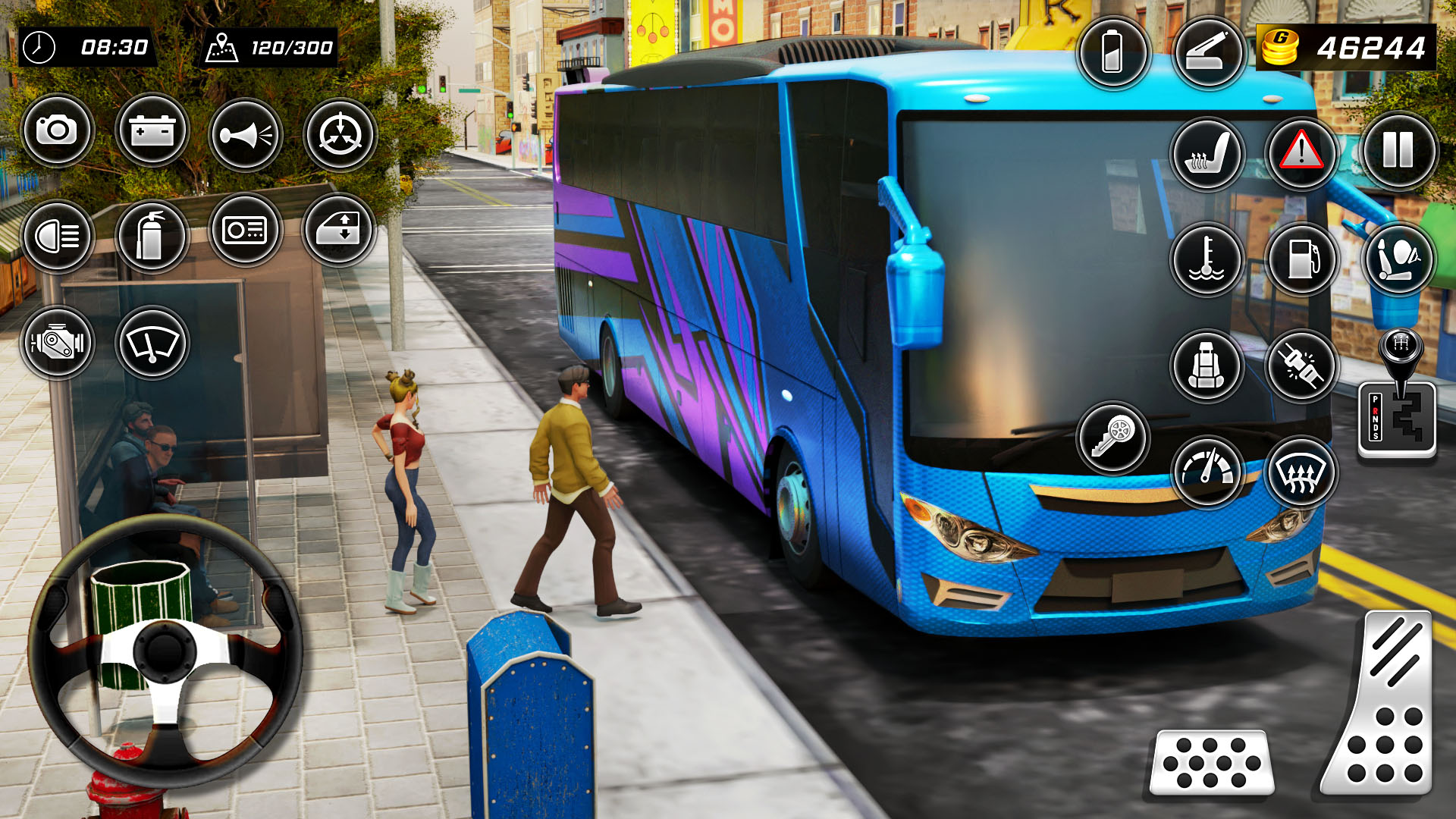The height and width of the screenshot is (819, 1456).
Task: Open the door window control icon
Action: pyautogui.click(x=339, y=233)
